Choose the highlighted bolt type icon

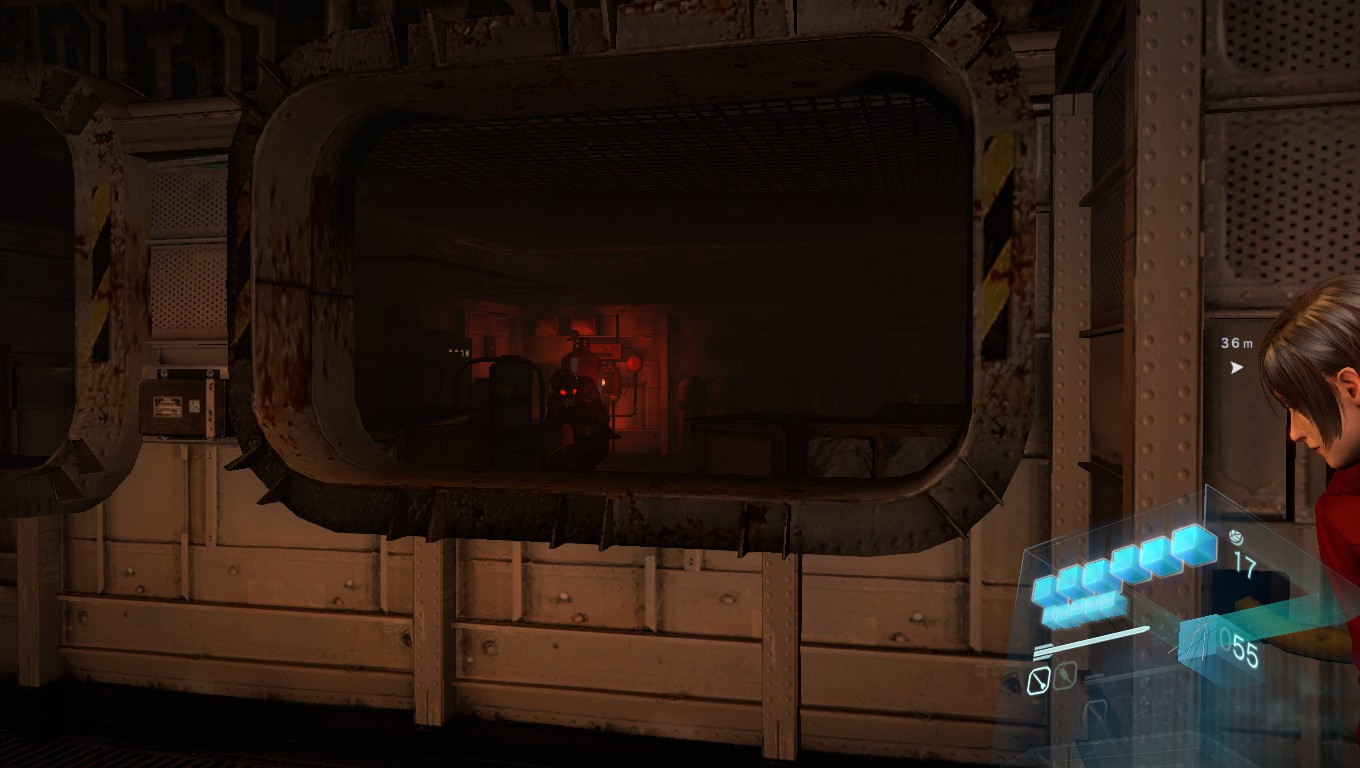[x=1038, y=681]
